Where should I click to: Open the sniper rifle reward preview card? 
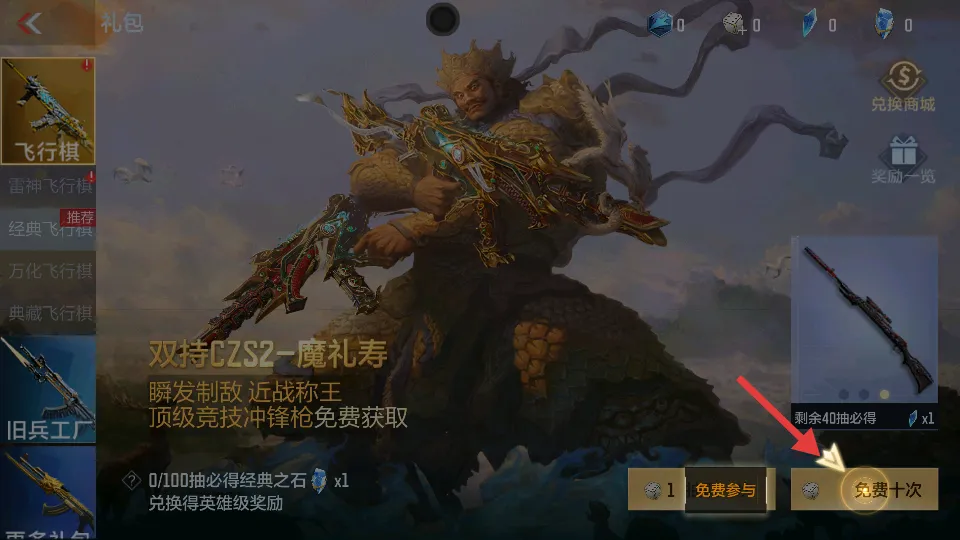point(864,332)
